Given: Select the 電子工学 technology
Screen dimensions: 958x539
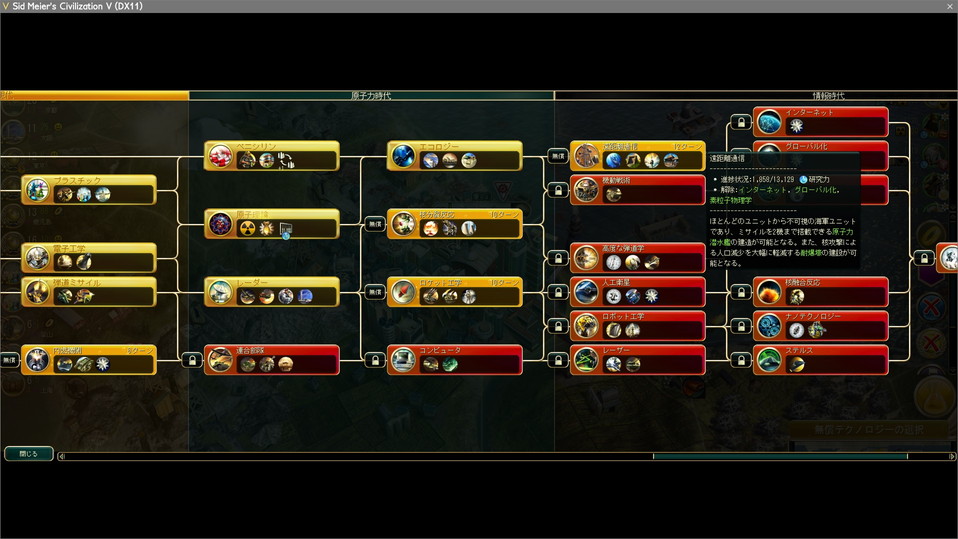Looking at the screenshot, I should click(x=89, y=257).
